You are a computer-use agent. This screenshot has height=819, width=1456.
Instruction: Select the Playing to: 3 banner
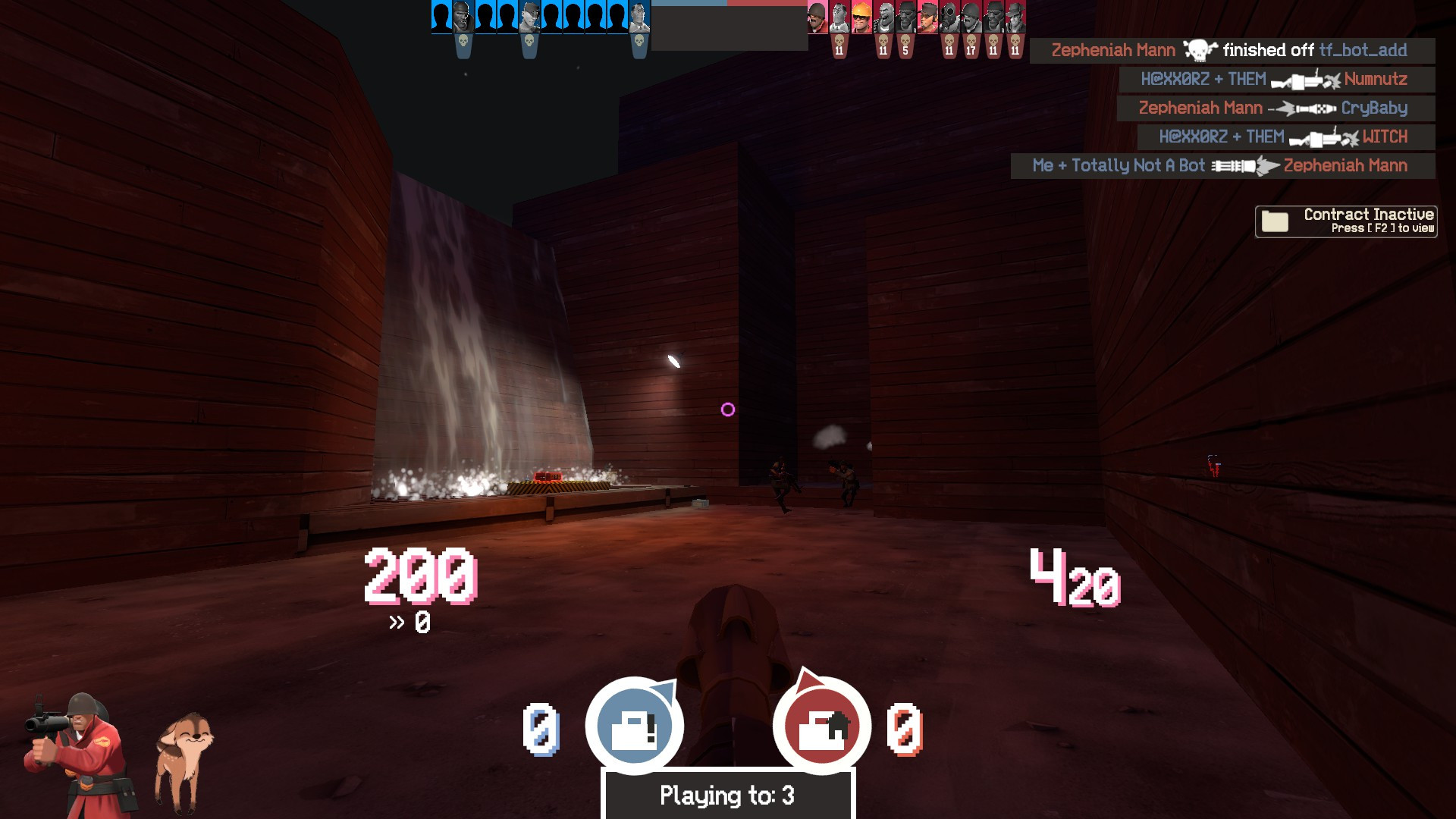(x=726, y=795)
